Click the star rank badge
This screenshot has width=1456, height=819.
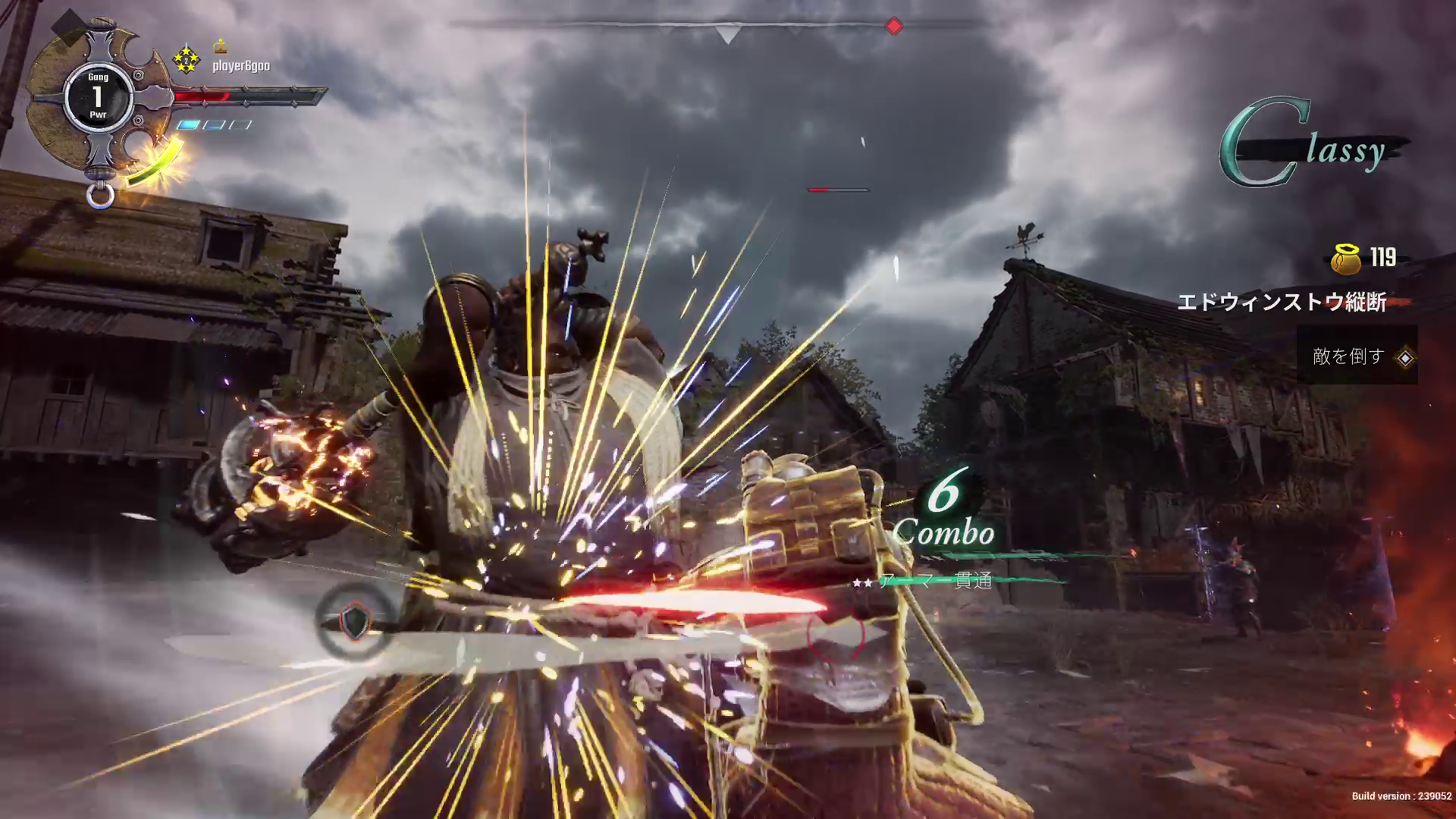coord(187,59)
